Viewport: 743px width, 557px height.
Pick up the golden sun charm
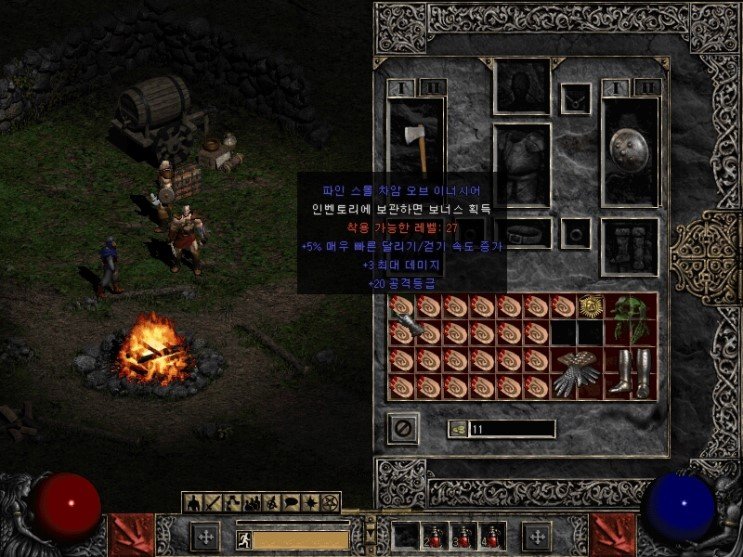tap(590, 307)
